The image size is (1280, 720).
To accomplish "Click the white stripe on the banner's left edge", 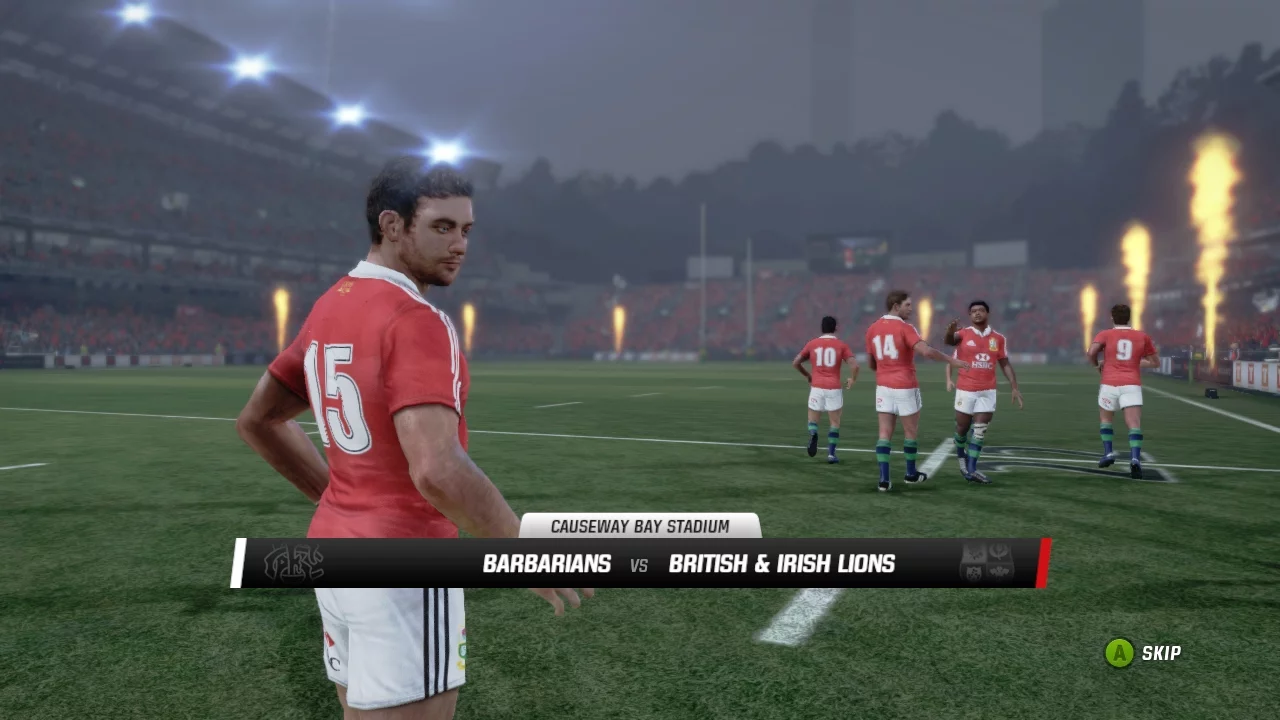I will coord(240,563).
